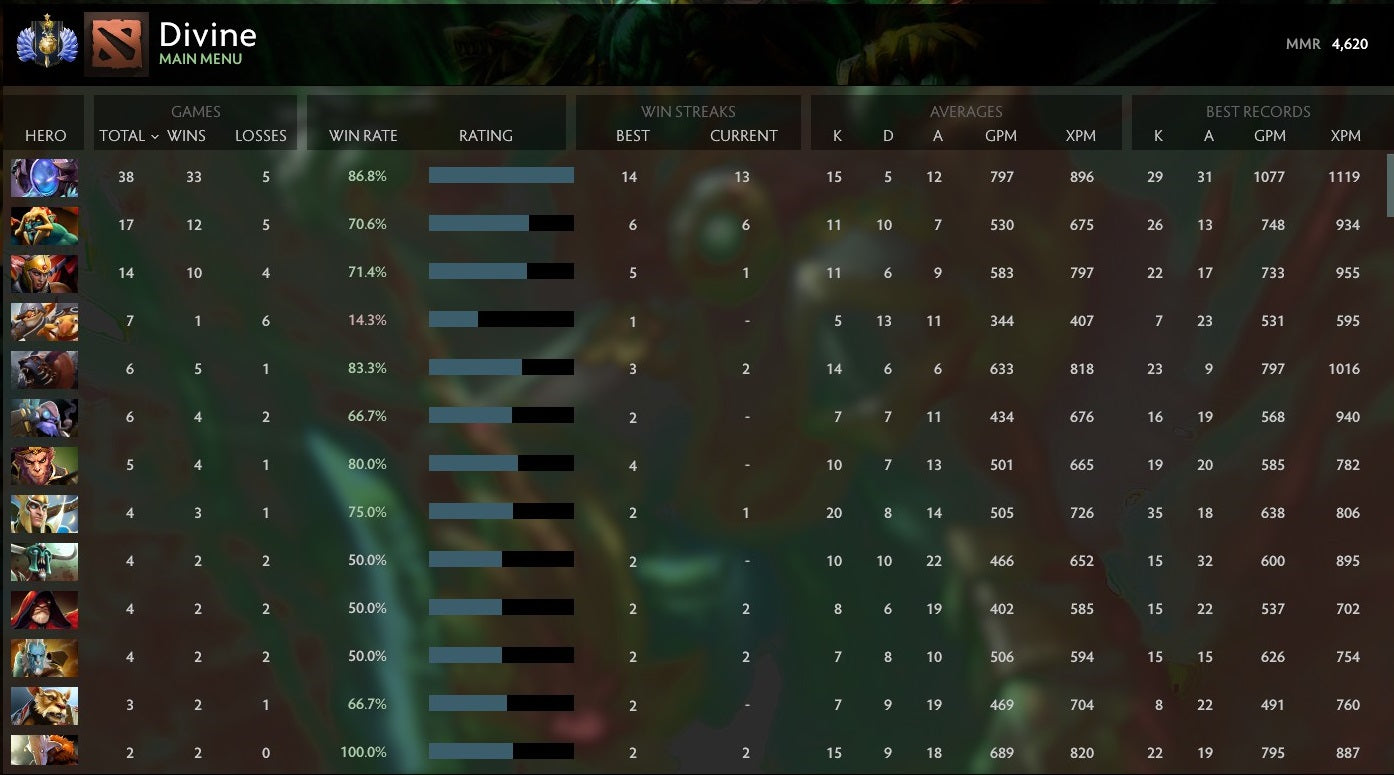Select the Arc Warden portrait in the top row

[x=44, y=177]
